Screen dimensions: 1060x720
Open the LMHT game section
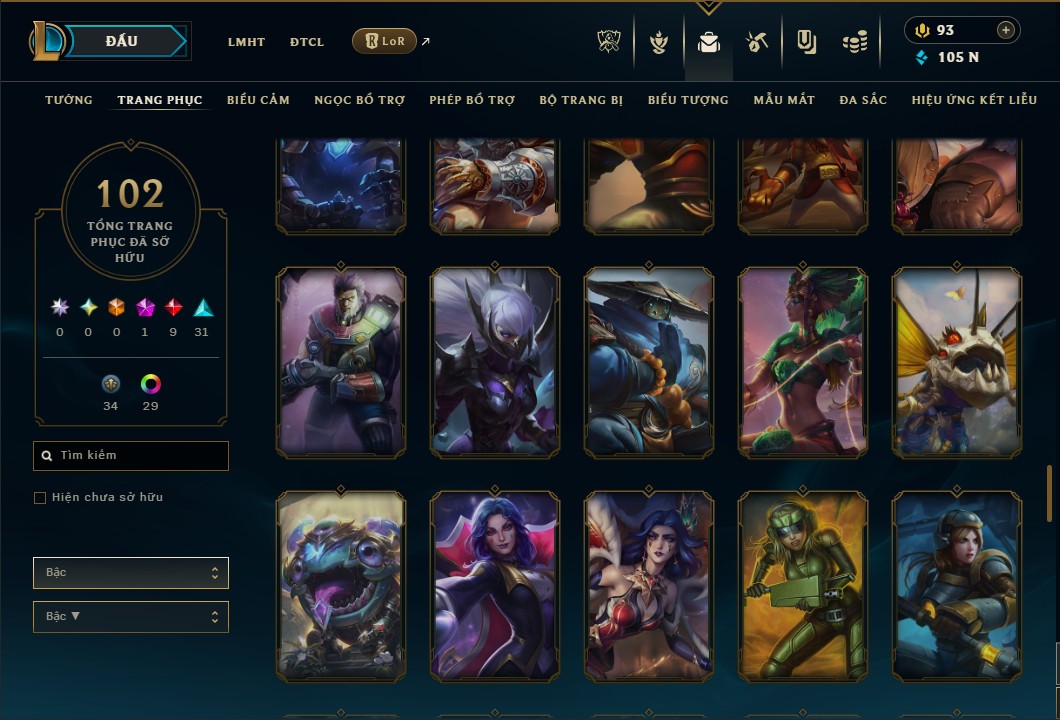tap(246, 42)
